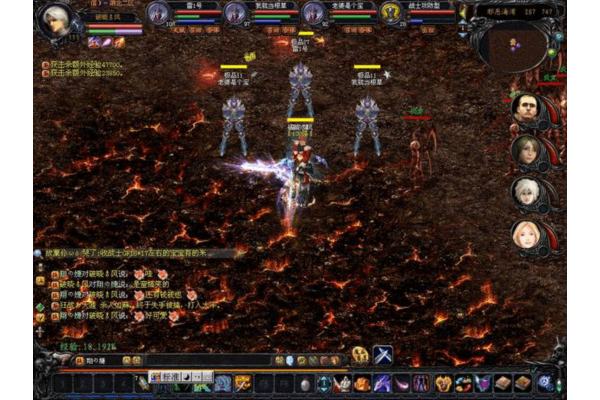The width and height of the screenshot is (600, 400).
Task: Select the blonde party member portrait
Action: 525,235
